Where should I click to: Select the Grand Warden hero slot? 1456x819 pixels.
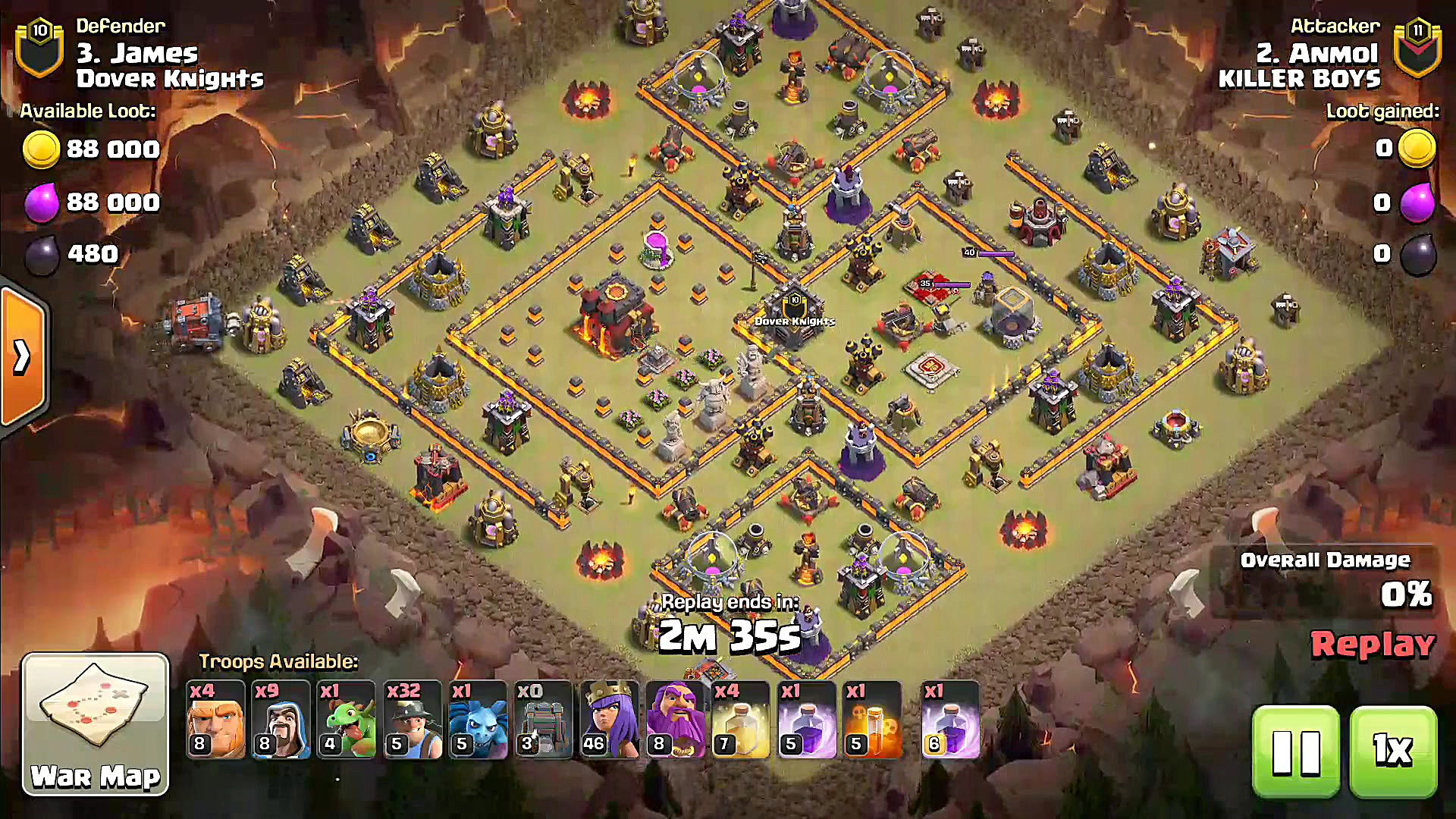[x=674, y=720]
